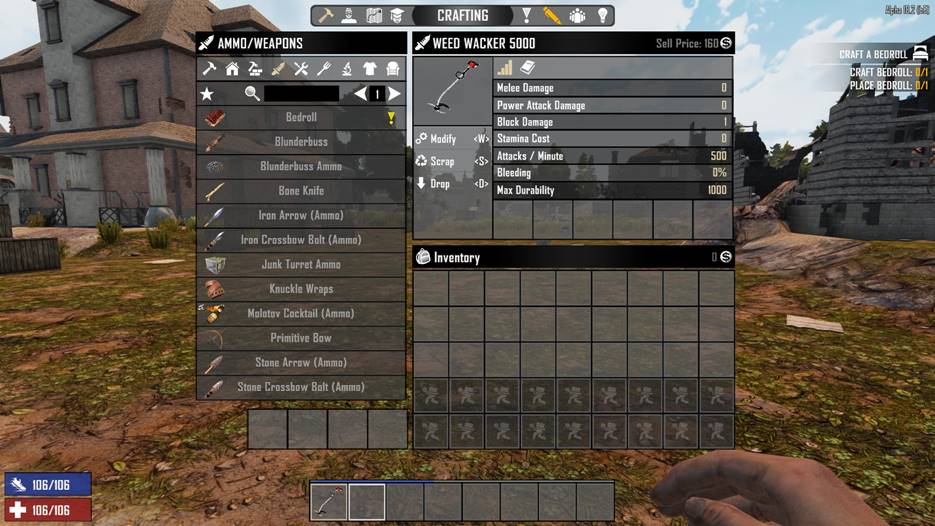Pick the Stone Crossbow Bolt recipe
The image size is (935, 526).
[x=301, y=387]
